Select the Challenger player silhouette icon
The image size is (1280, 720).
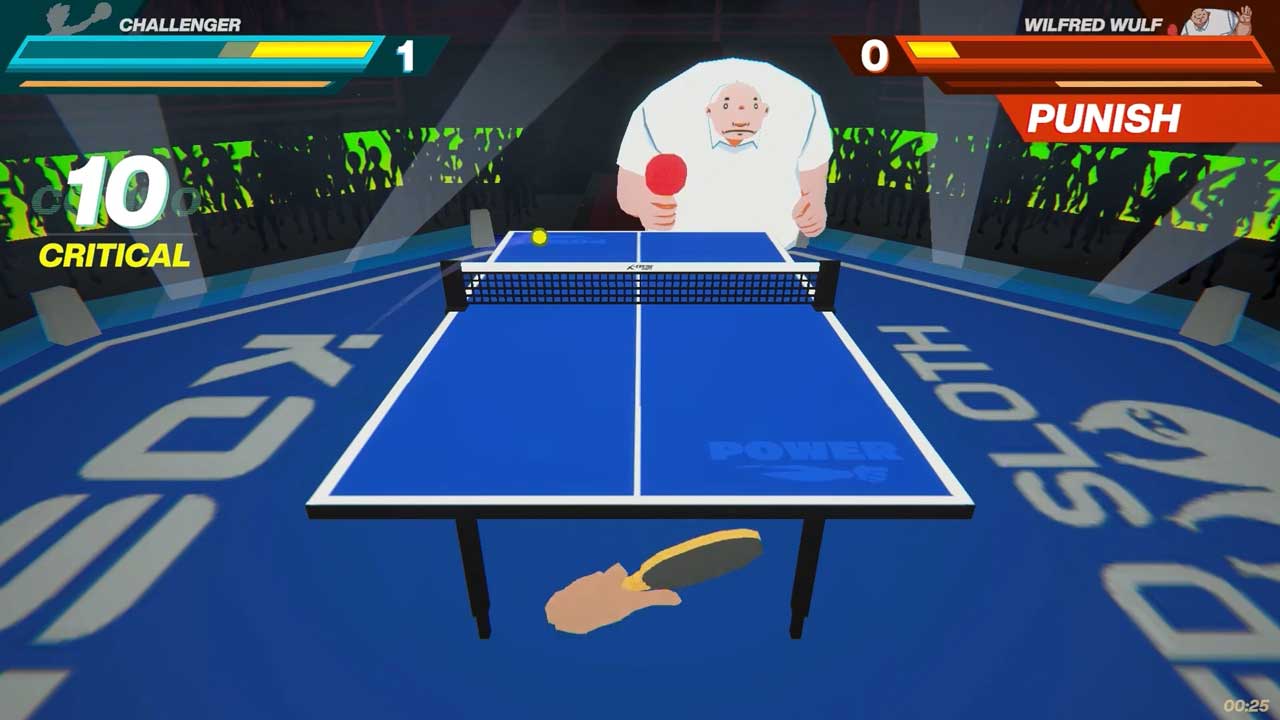pyautogui.click(x=78, y=19)
